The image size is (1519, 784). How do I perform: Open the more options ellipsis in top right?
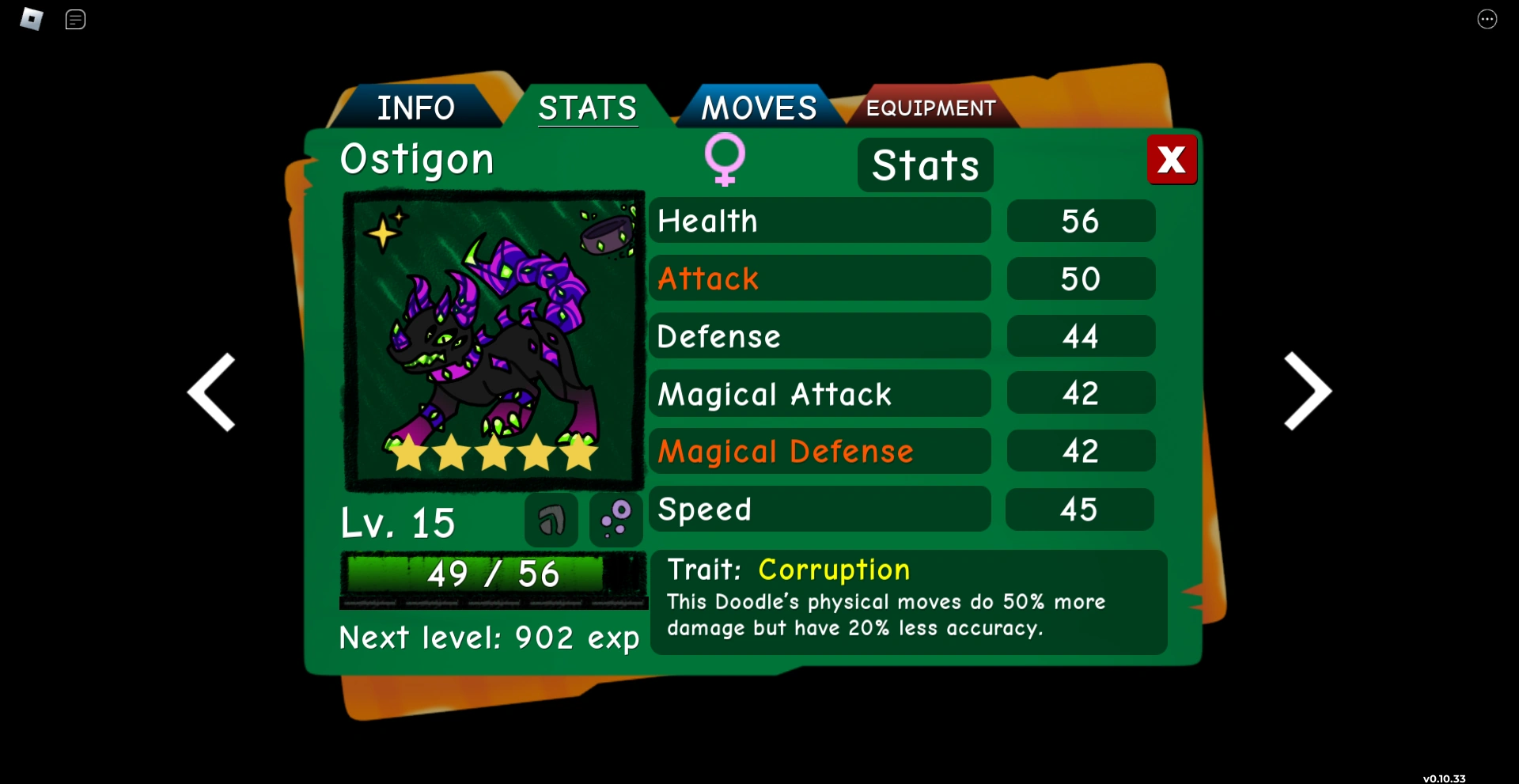pos(1487,18)
